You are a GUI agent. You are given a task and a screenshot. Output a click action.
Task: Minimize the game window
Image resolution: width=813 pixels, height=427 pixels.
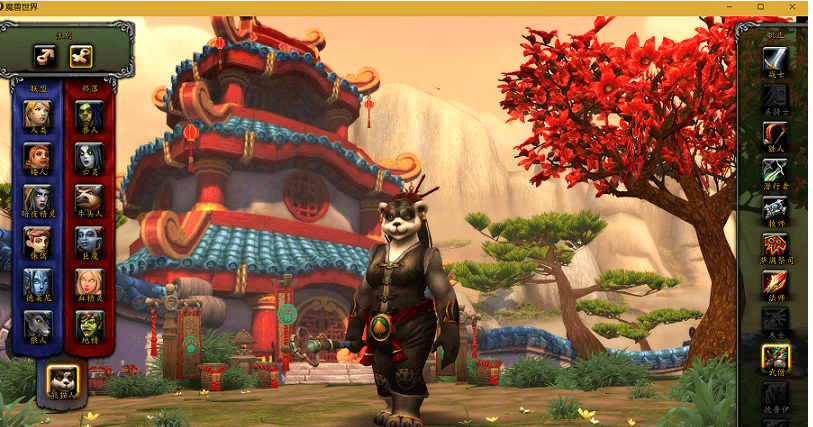click(x=735, y=7)
